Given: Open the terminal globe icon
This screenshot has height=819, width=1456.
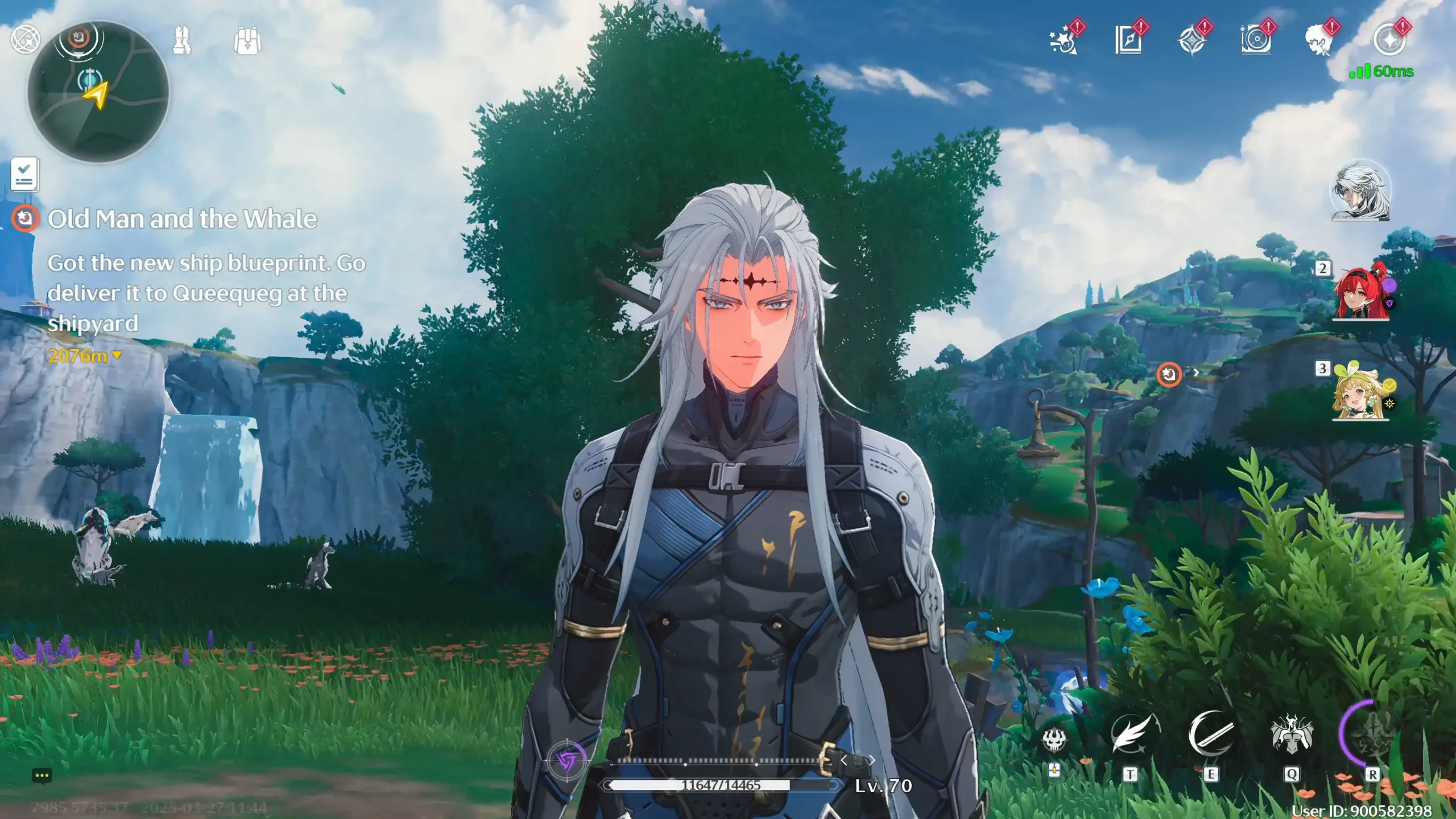Looking at the screenshot, I should tap(25, 39).
